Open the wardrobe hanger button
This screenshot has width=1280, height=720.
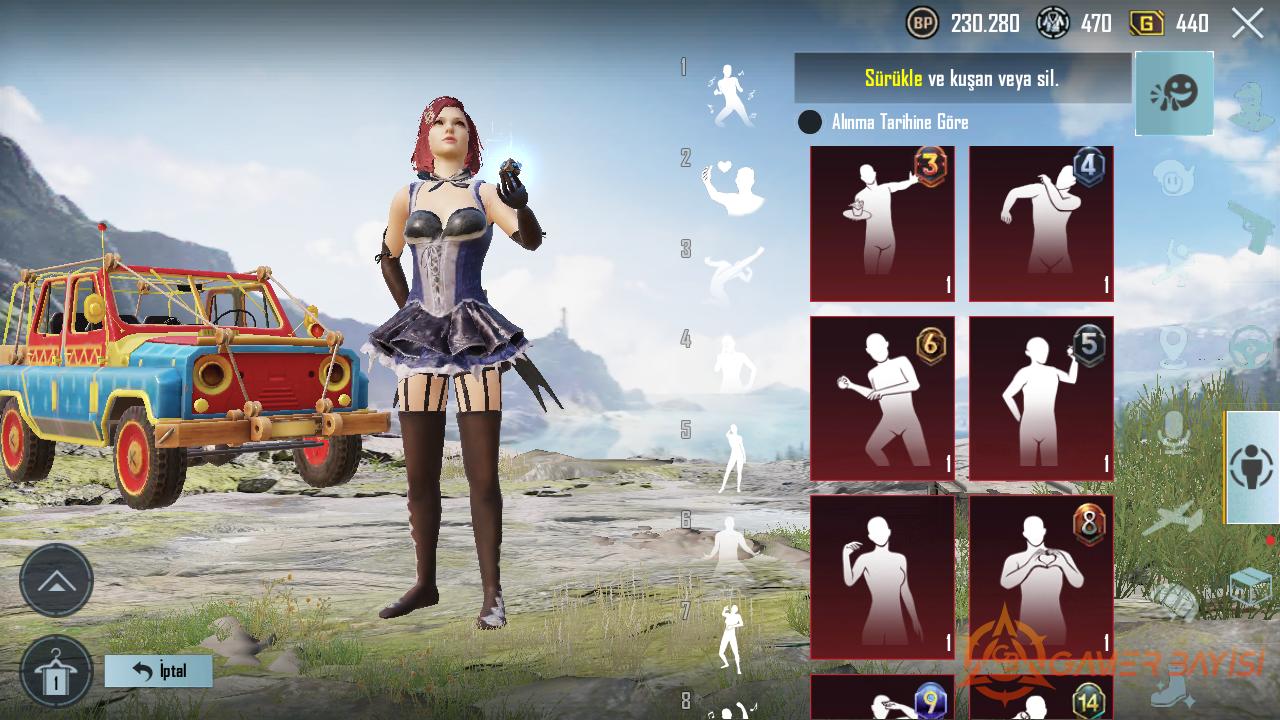click(56, 671)
